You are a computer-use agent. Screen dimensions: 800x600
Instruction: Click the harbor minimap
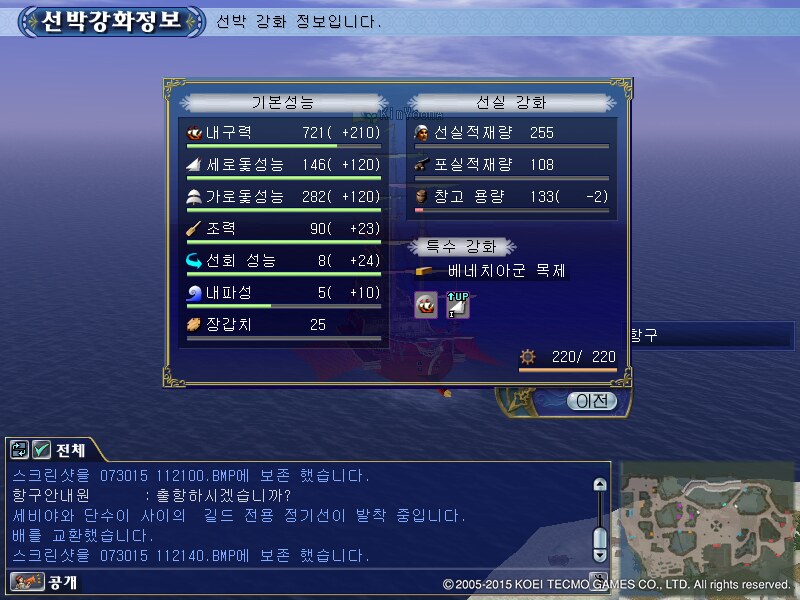click(707, 518)
